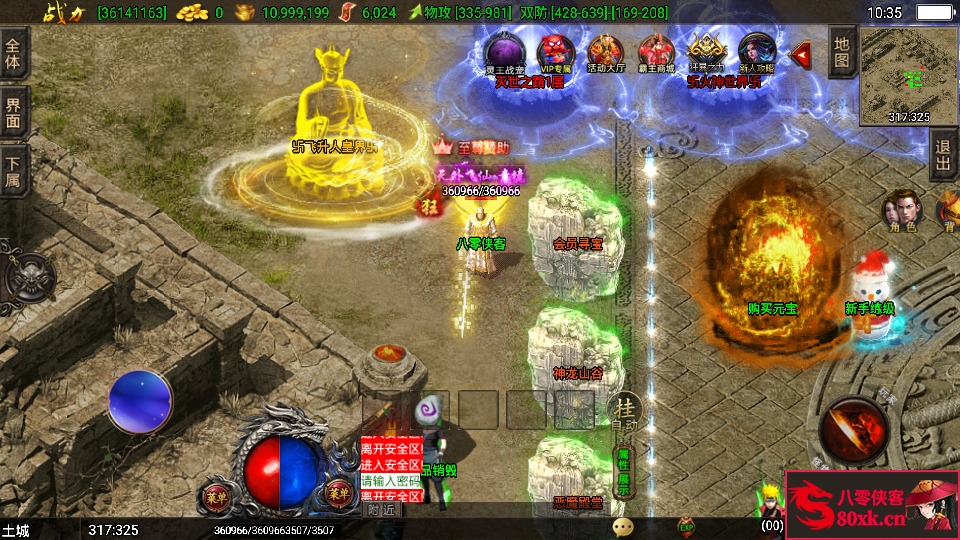960x540 pixels.
Task: Open the 地图 map button
Action: click(842, 51)
